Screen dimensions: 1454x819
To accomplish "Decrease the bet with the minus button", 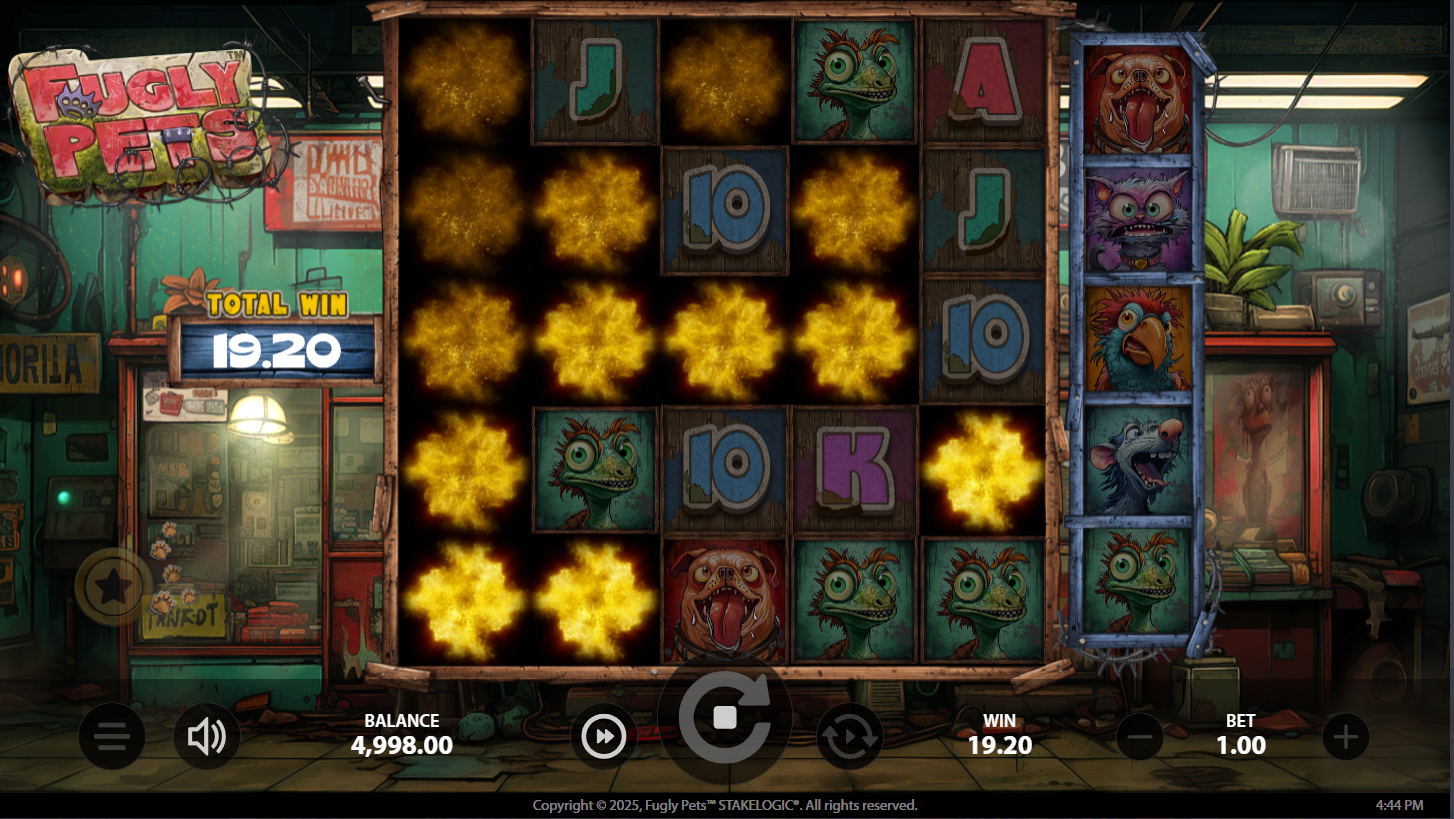I will pyautogui.click(x=1139, y=738).
